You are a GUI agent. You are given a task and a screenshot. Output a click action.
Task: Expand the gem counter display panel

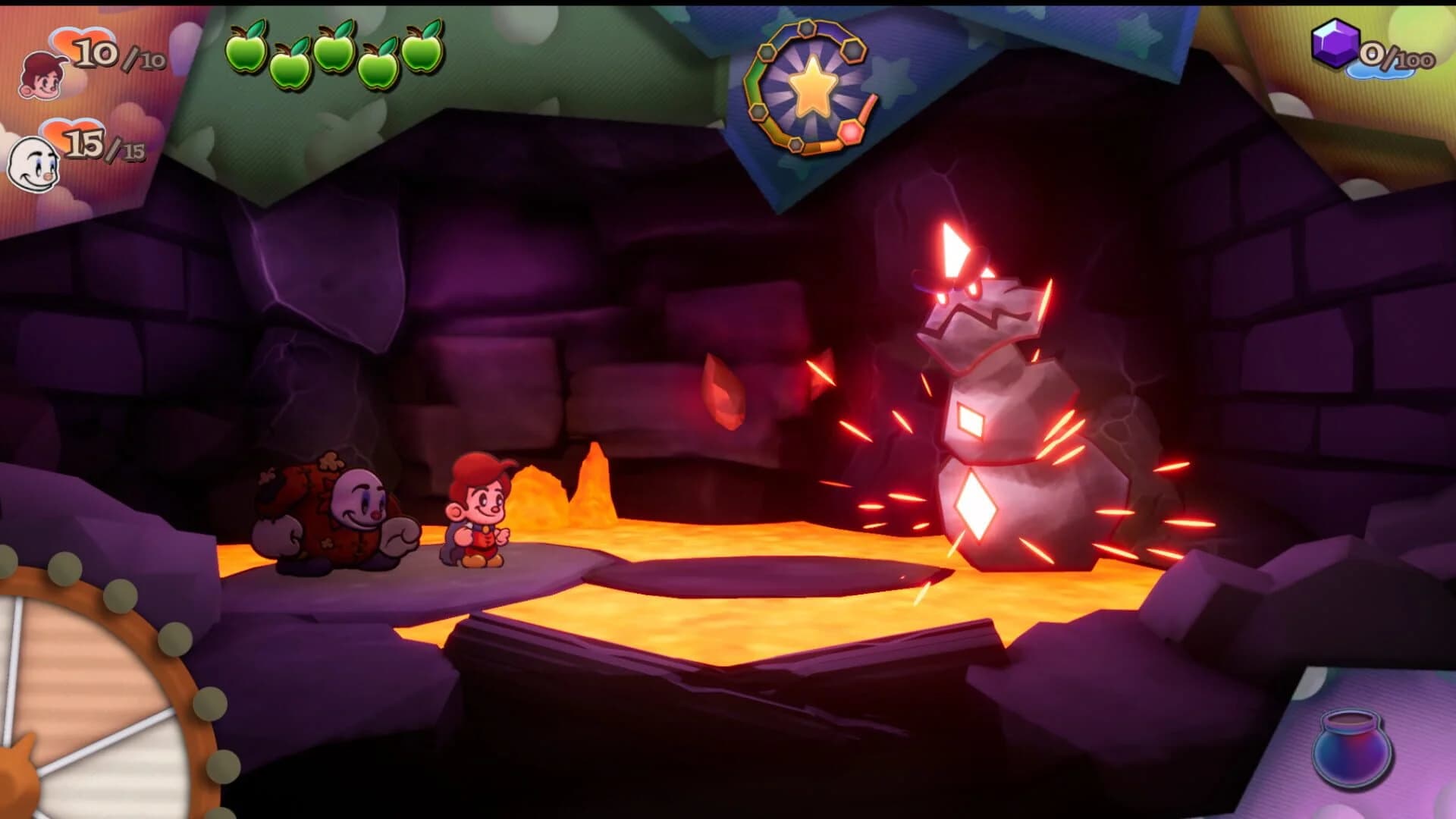(x=1365, y=45)
